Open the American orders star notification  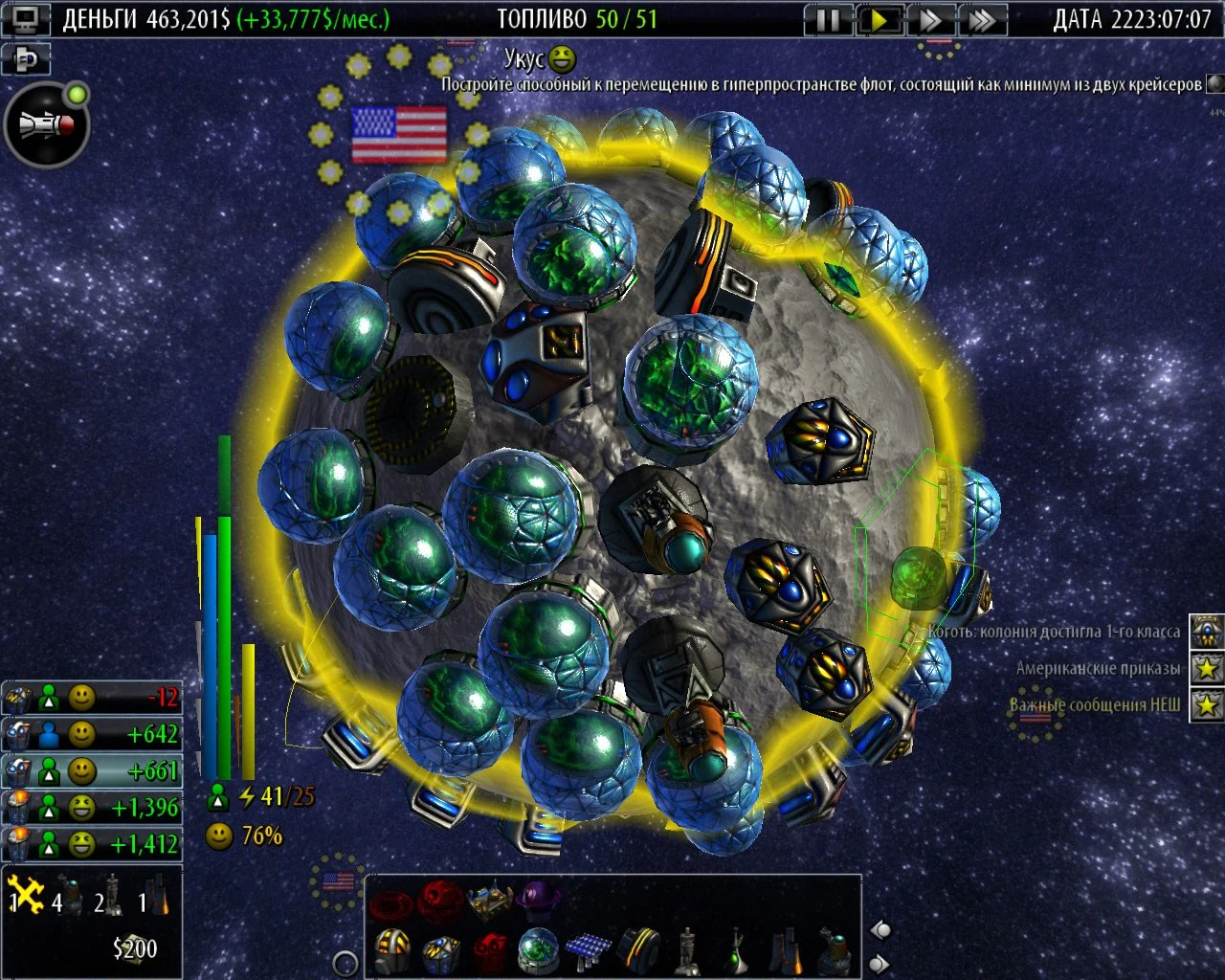pyautogui.click(x=1207, y=668)
